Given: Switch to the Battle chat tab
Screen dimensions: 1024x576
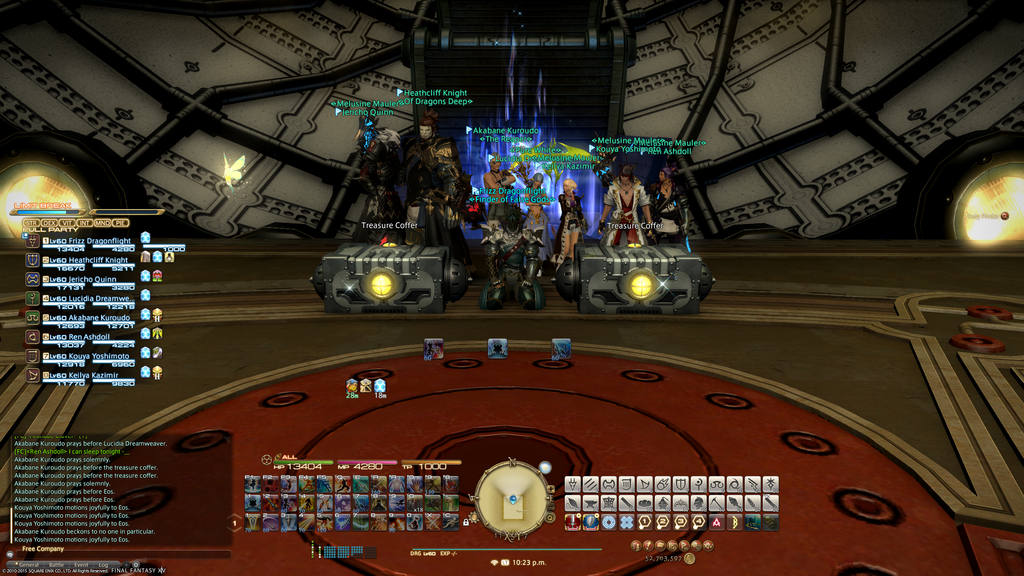Looking at the screenshot, I should pyautogui.click(x=56, y=565).
